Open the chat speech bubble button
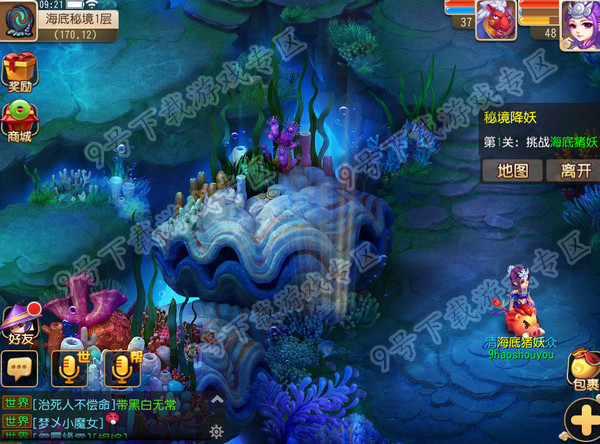The width and height of the screenshot is (600, 444). point(21,368)
